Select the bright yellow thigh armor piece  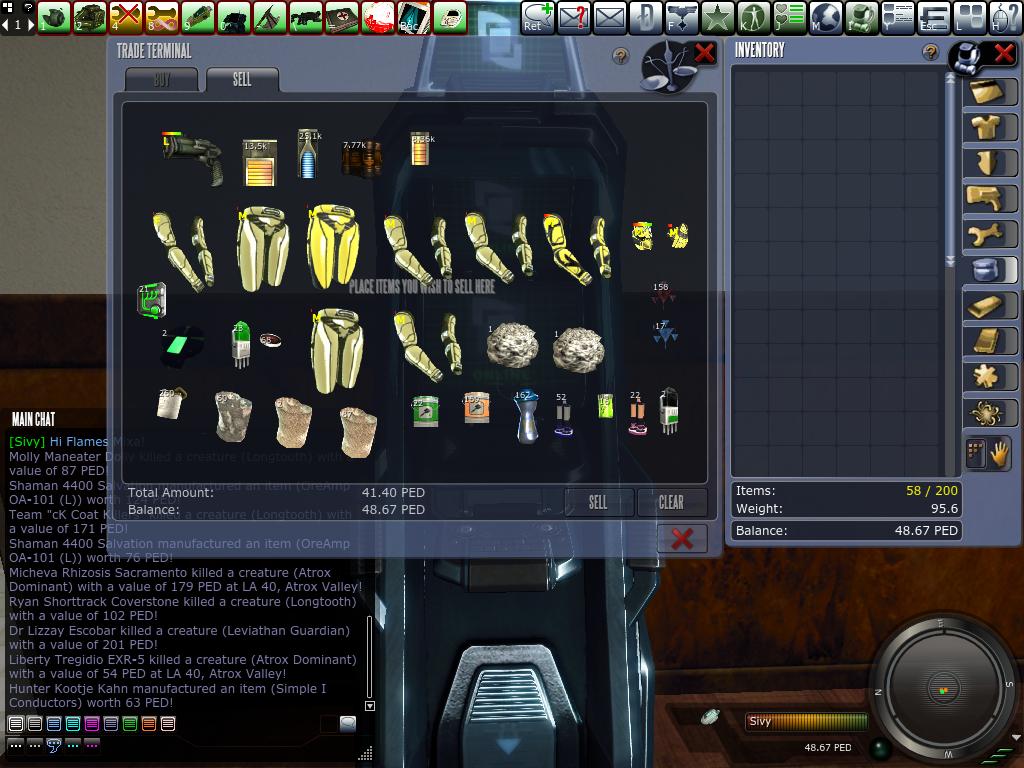pos(333,243)
